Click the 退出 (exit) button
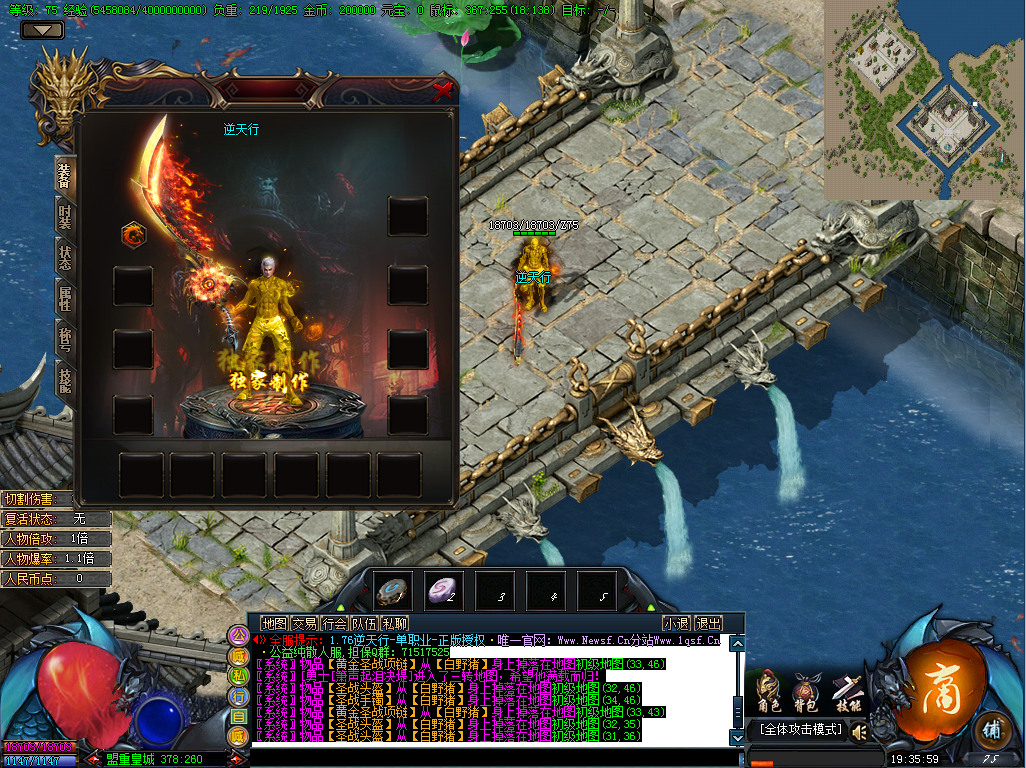Viewport: 1026px width, 768px height. [708, 623]
